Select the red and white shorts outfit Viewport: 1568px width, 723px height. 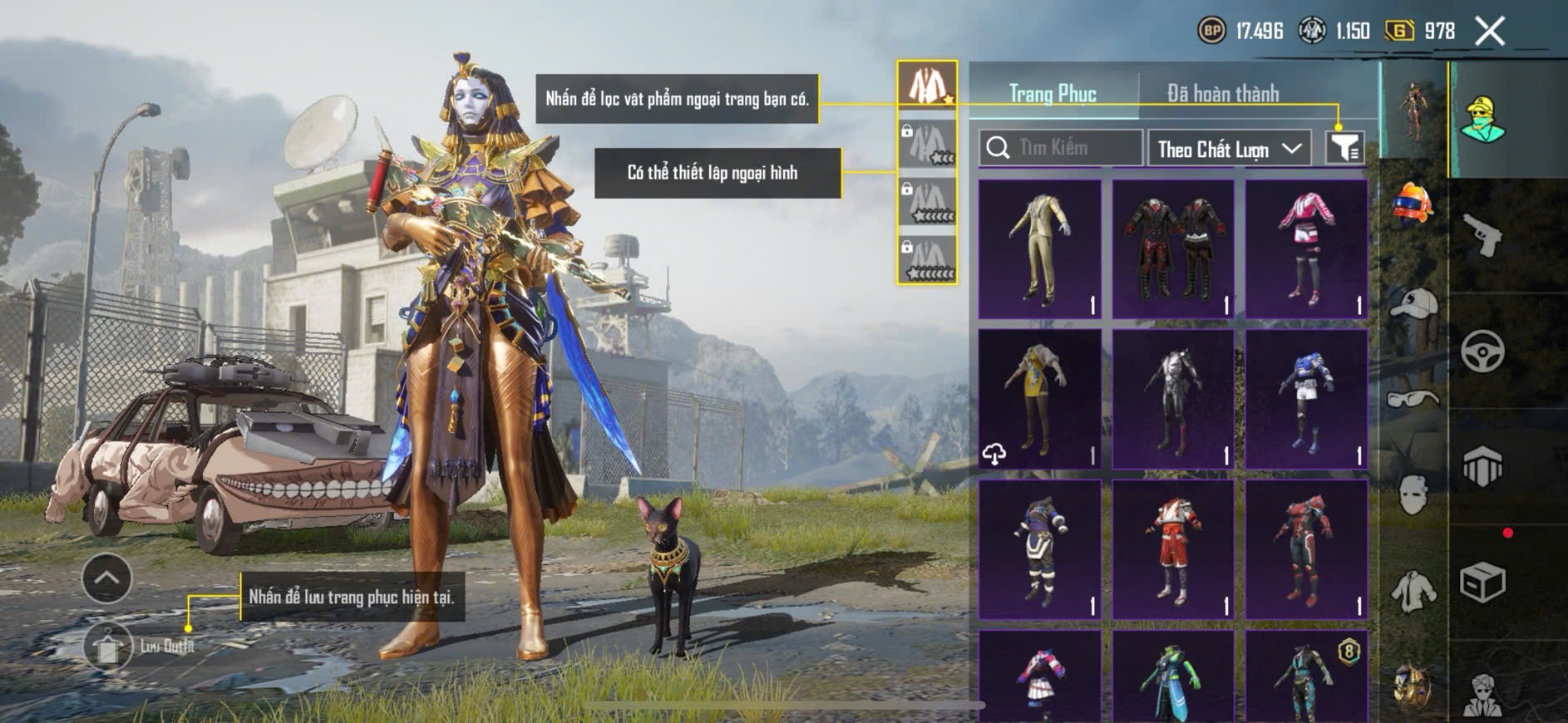[1173, 549]
